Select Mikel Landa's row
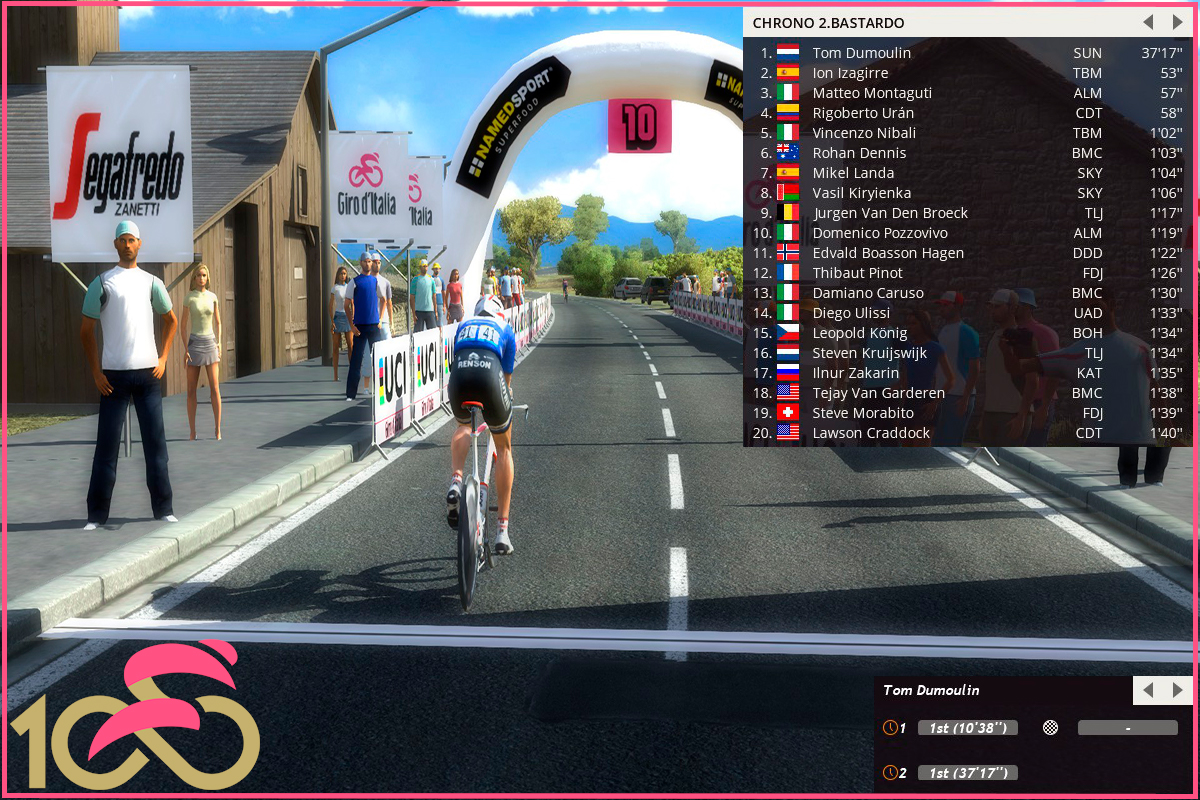 pyautogui.click(x=853, y=173)
